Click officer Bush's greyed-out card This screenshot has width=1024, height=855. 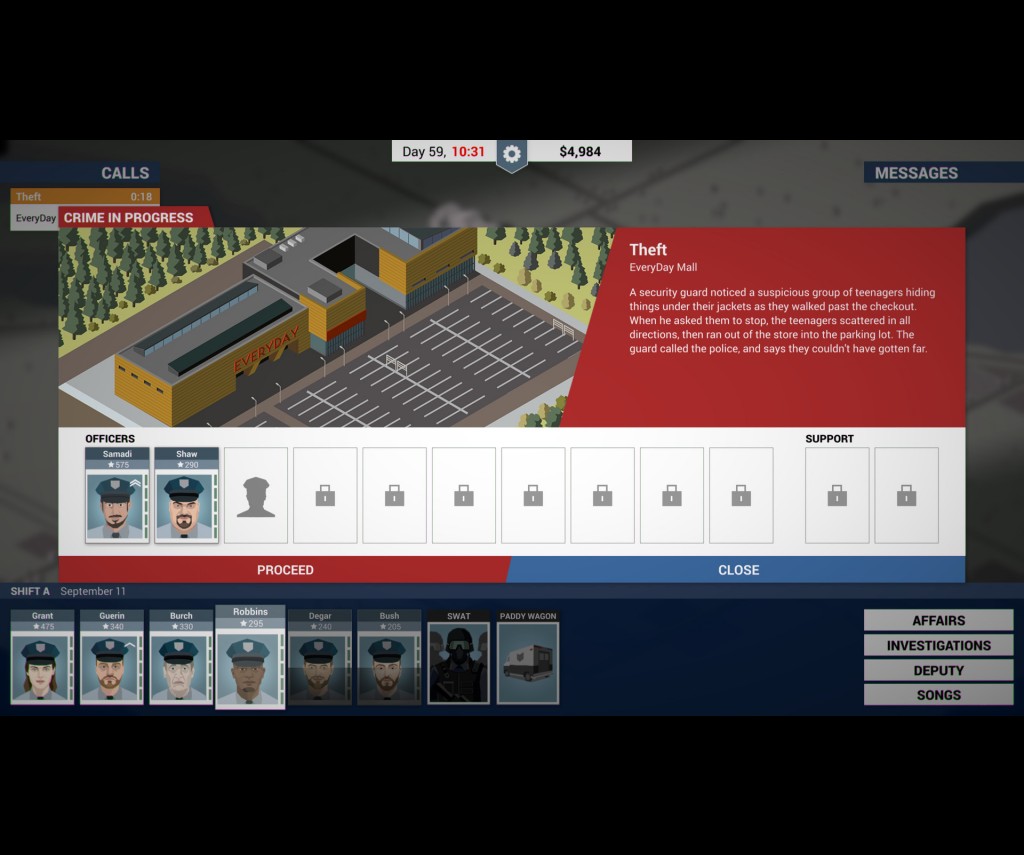(389, 657)
